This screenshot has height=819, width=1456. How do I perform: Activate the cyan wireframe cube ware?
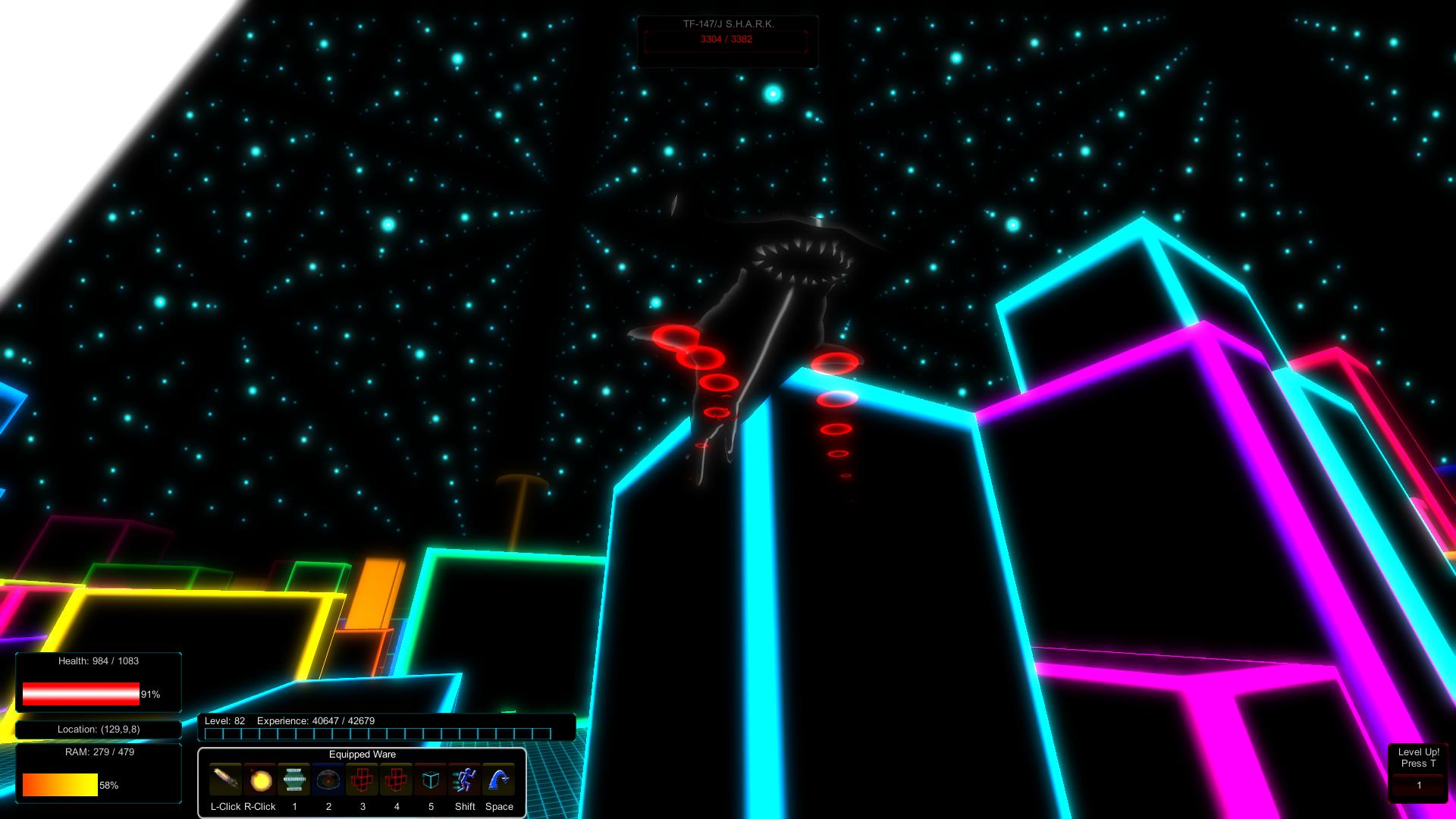tap(431, 780)
